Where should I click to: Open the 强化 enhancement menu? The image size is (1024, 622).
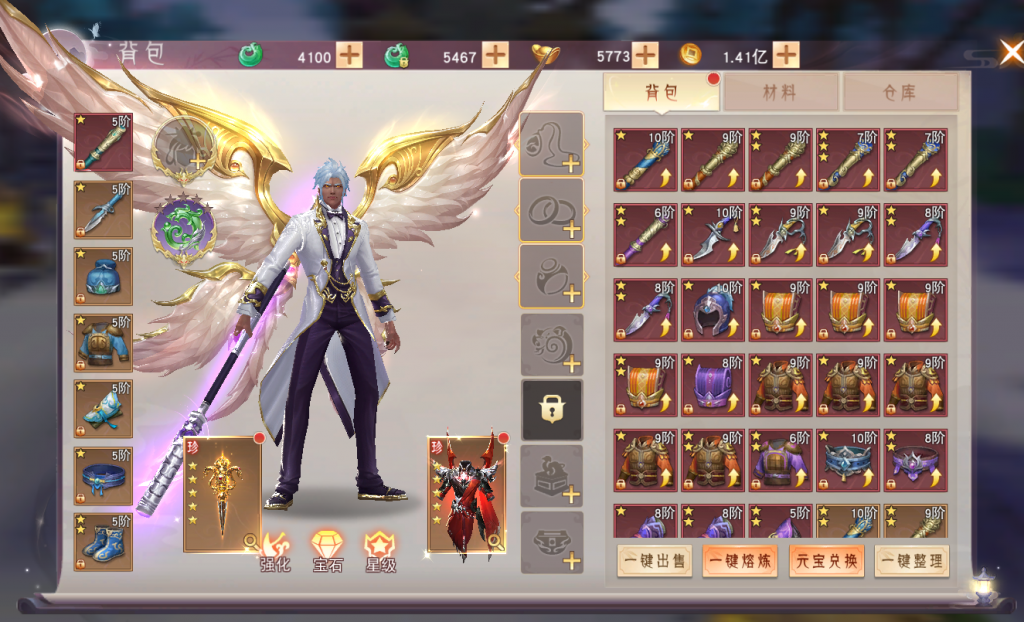point(275,552)
